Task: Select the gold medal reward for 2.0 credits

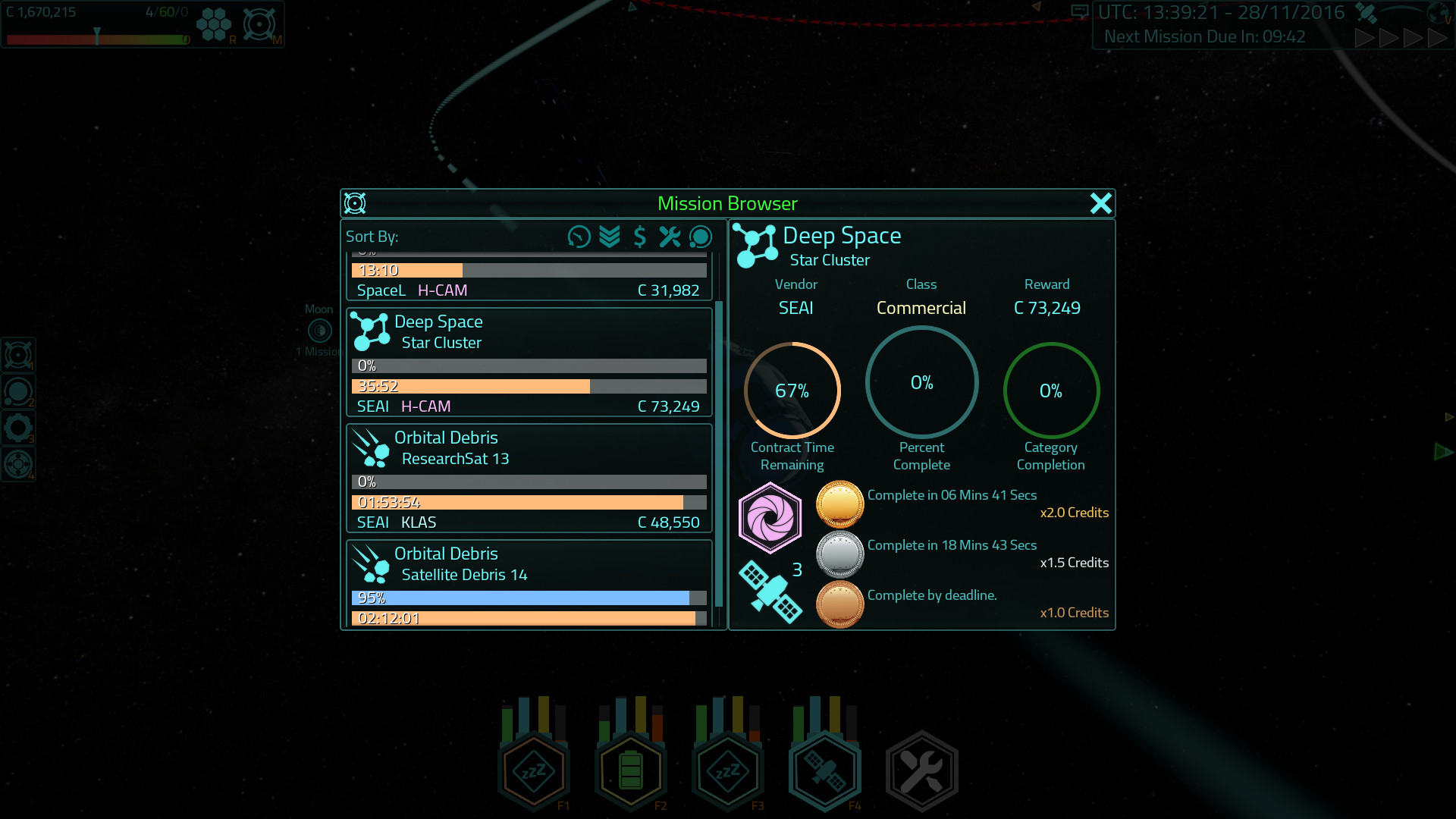Action: [x=839, y=504]
